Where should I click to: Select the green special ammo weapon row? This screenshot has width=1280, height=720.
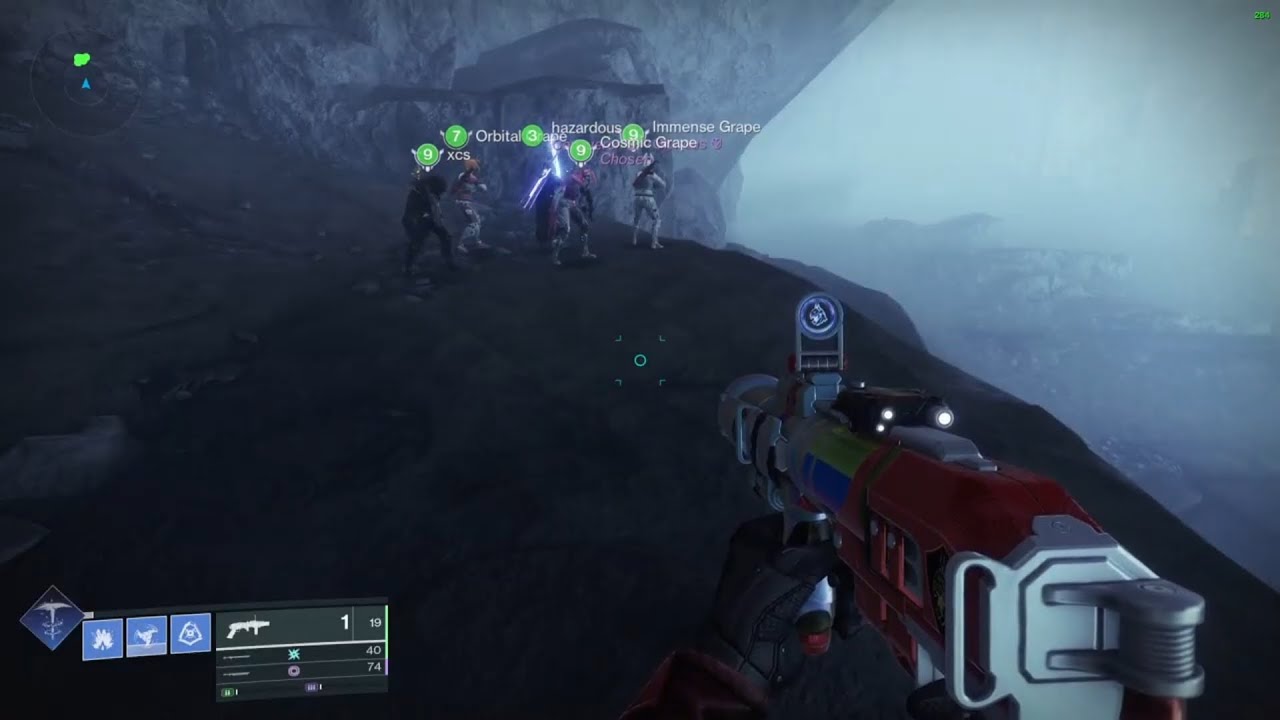click(300, 652)
